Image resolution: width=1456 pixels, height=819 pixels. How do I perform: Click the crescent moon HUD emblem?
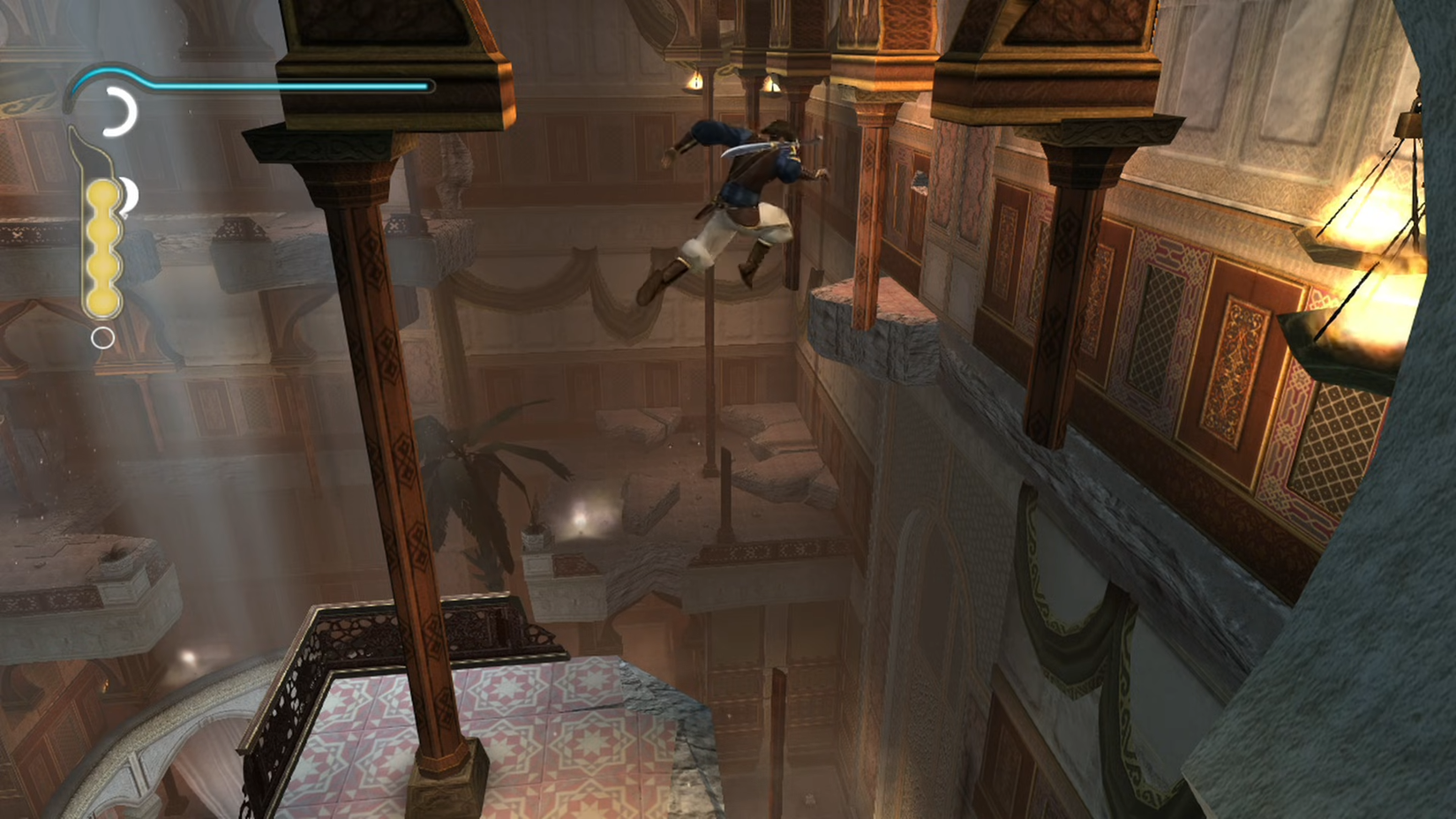[x=120, y=111]
